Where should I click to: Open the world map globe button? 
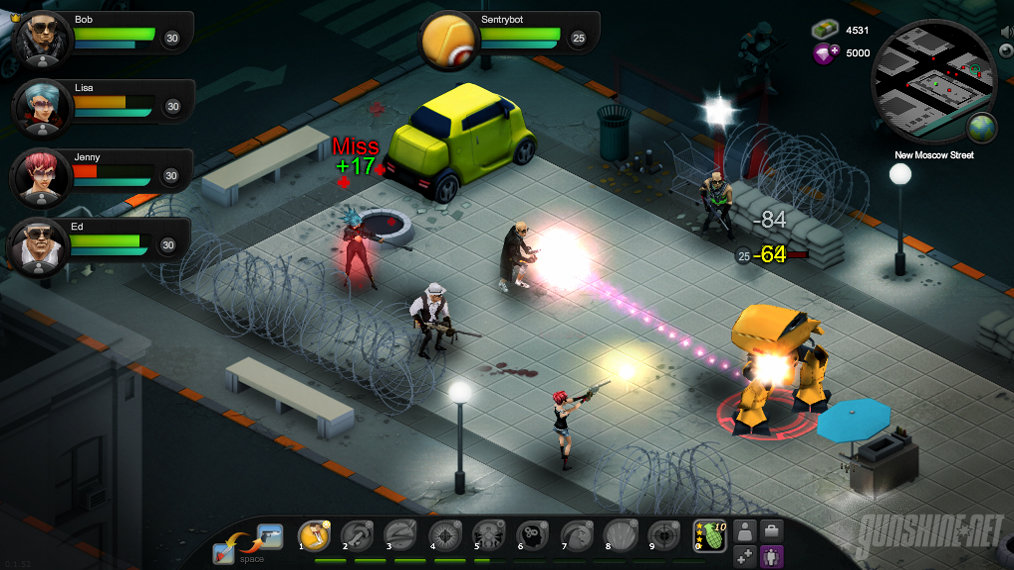(981, 129)
